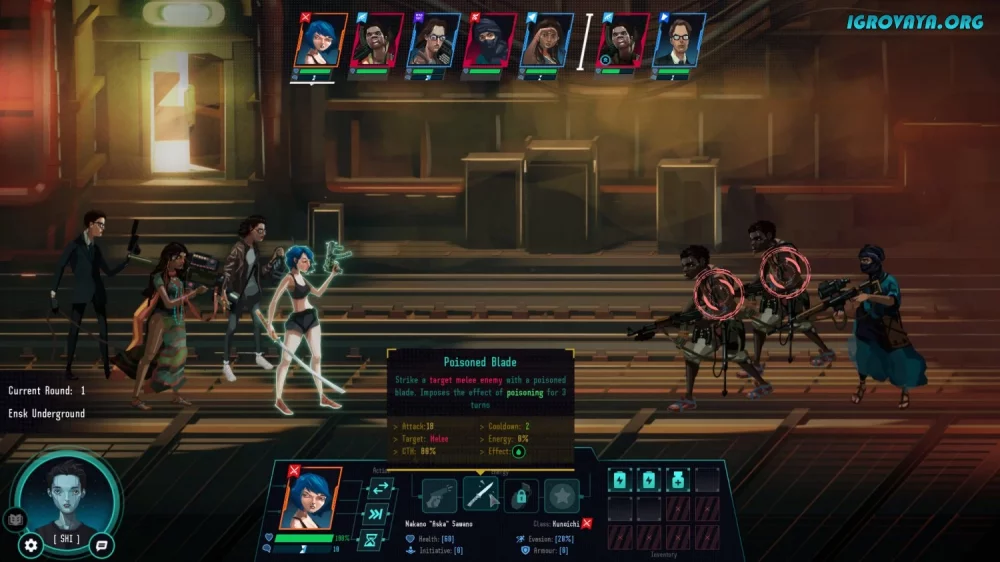Click the woman shading her eyes turn portrait
The image size is (1000, 562).
pyautogui.click(x=546, y=41)
